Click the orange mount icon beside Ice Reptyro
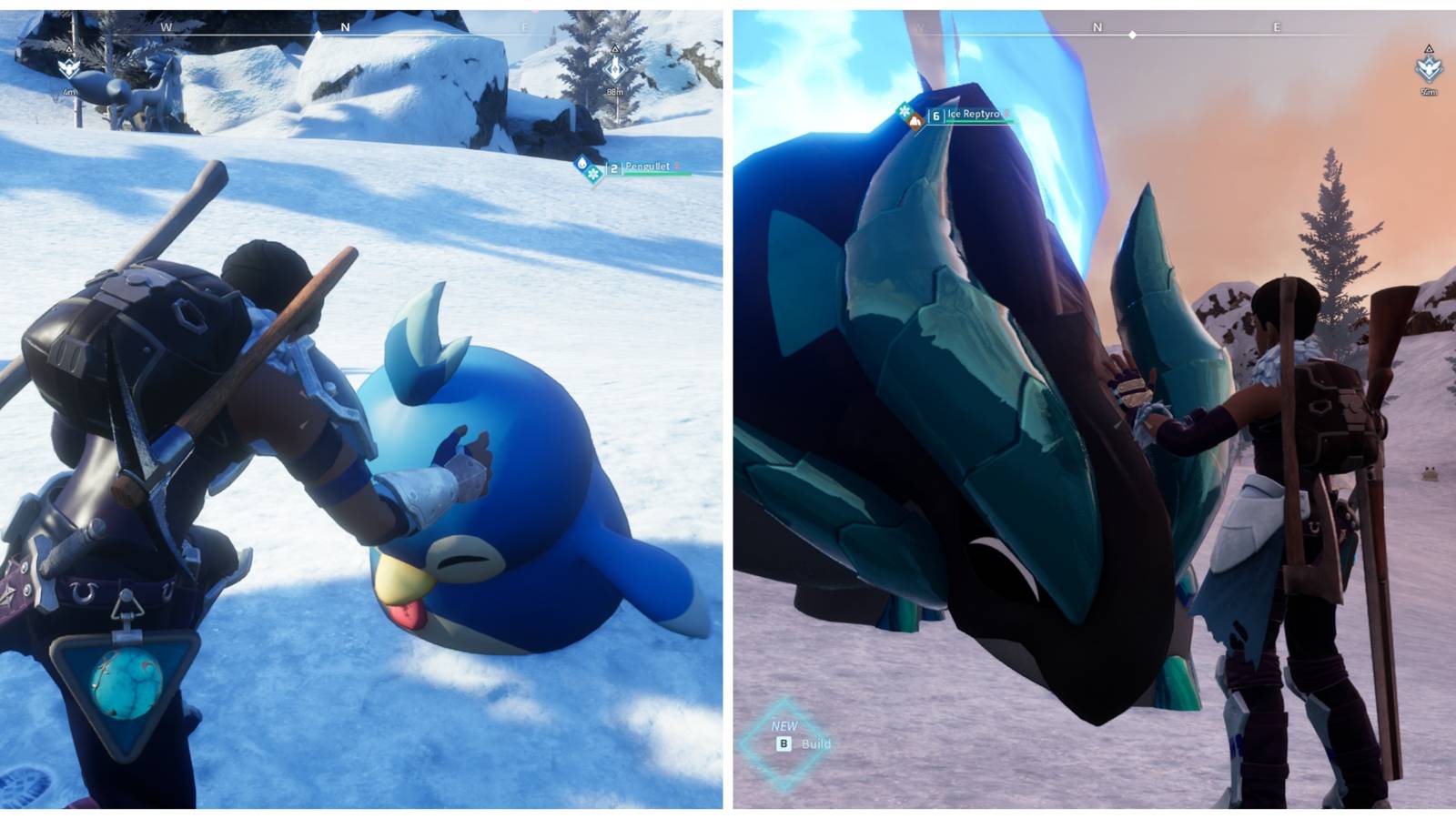This screenshot has width=1456, height=819. click(x=915, y=122)
